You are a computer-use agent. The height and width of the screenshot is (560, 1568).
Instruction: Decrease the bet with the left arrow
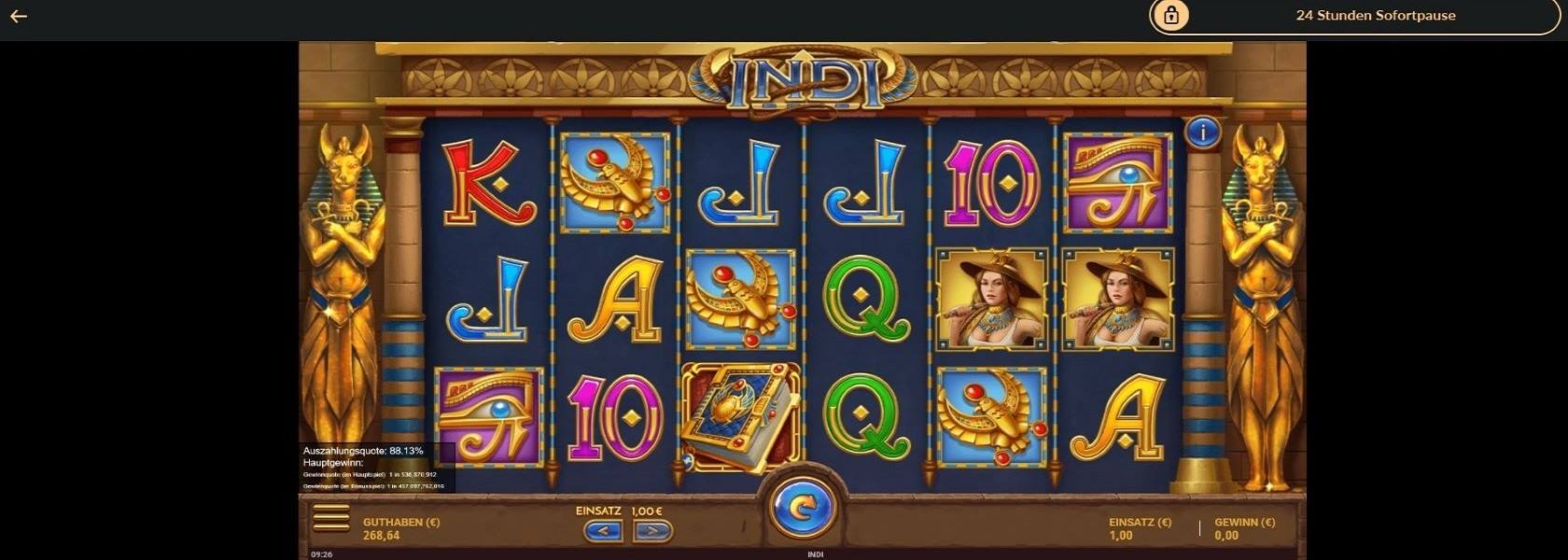click(x=603, y=531)
